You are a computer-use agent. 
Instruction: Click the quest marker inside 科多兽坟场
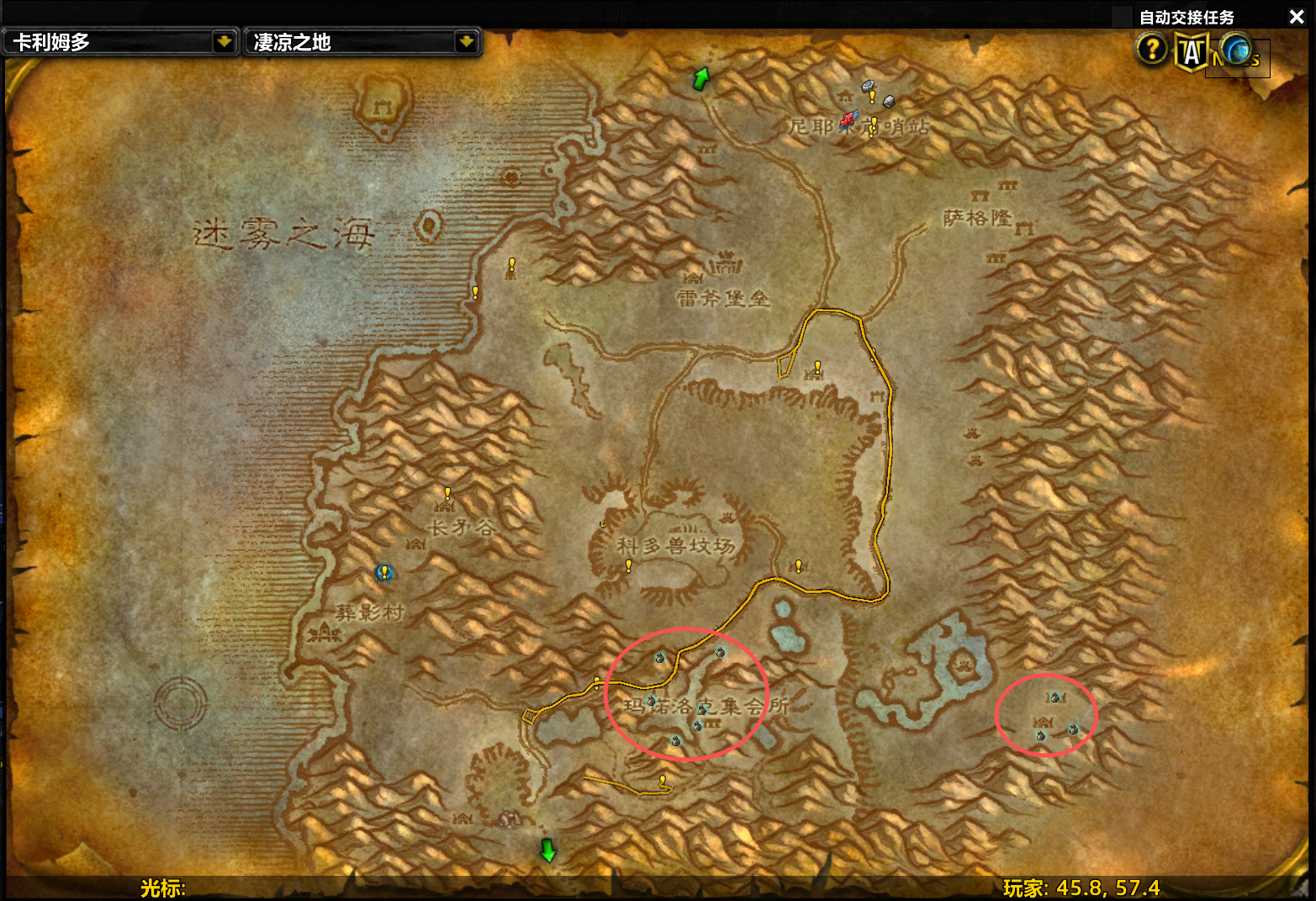(628, 566)
